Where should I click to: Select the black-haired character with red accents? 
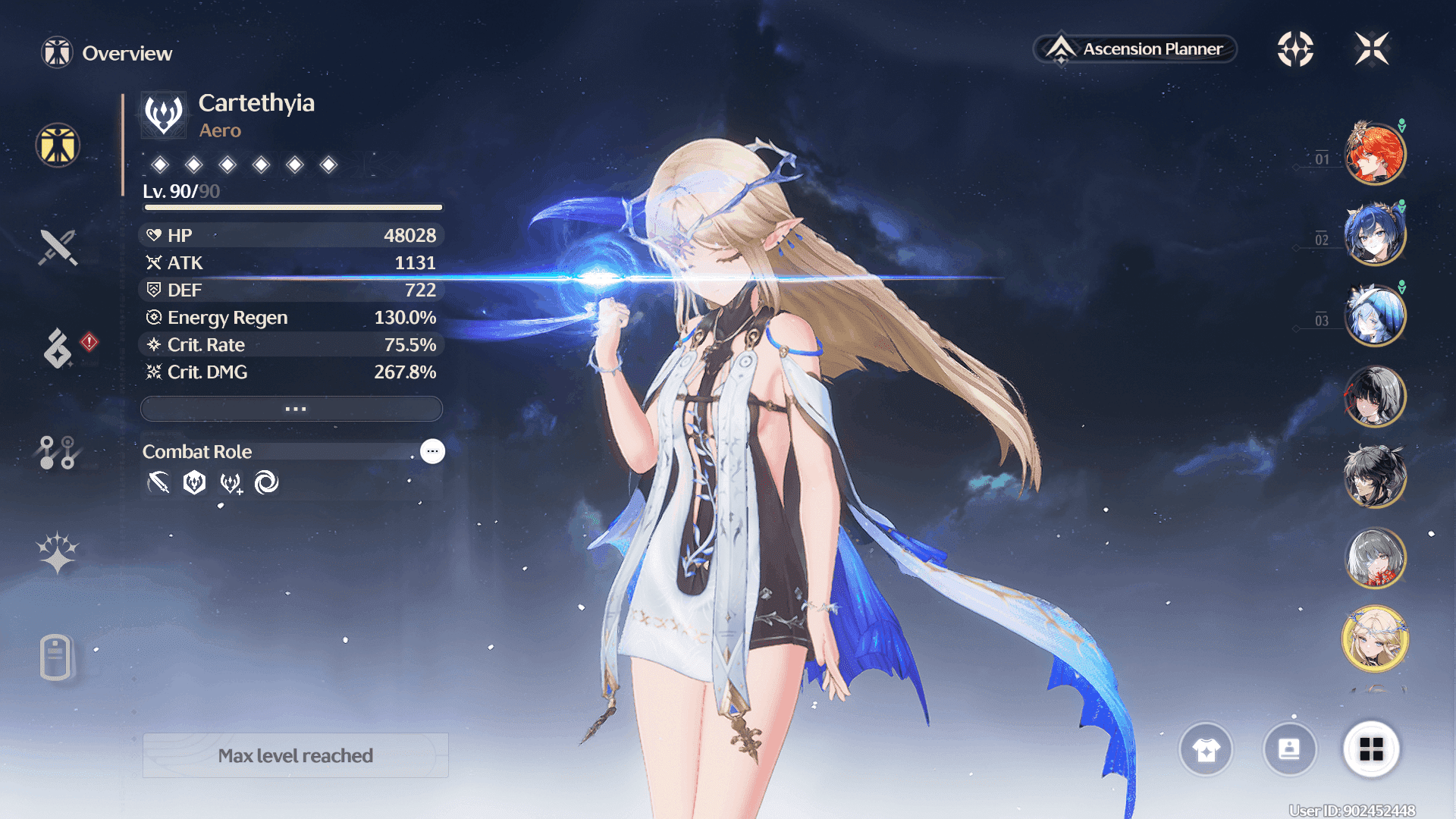pos(1375,396)
